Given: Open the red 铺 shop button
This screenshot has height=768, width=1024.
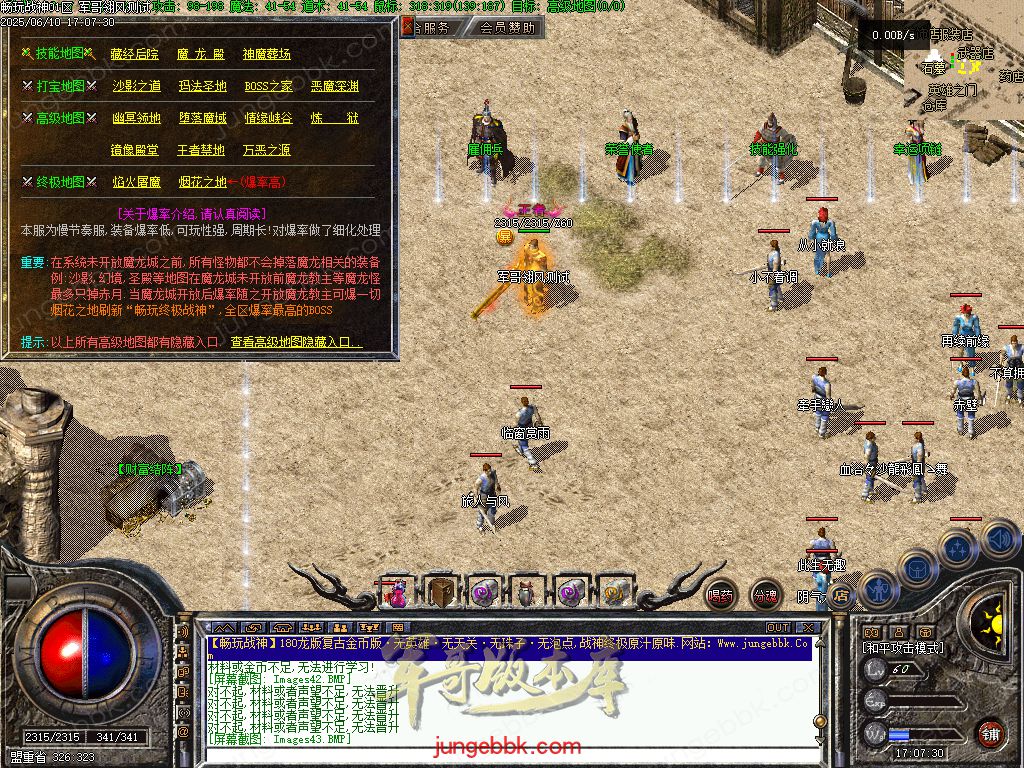Looking at the screenshot, I should (x=990, y=733).
